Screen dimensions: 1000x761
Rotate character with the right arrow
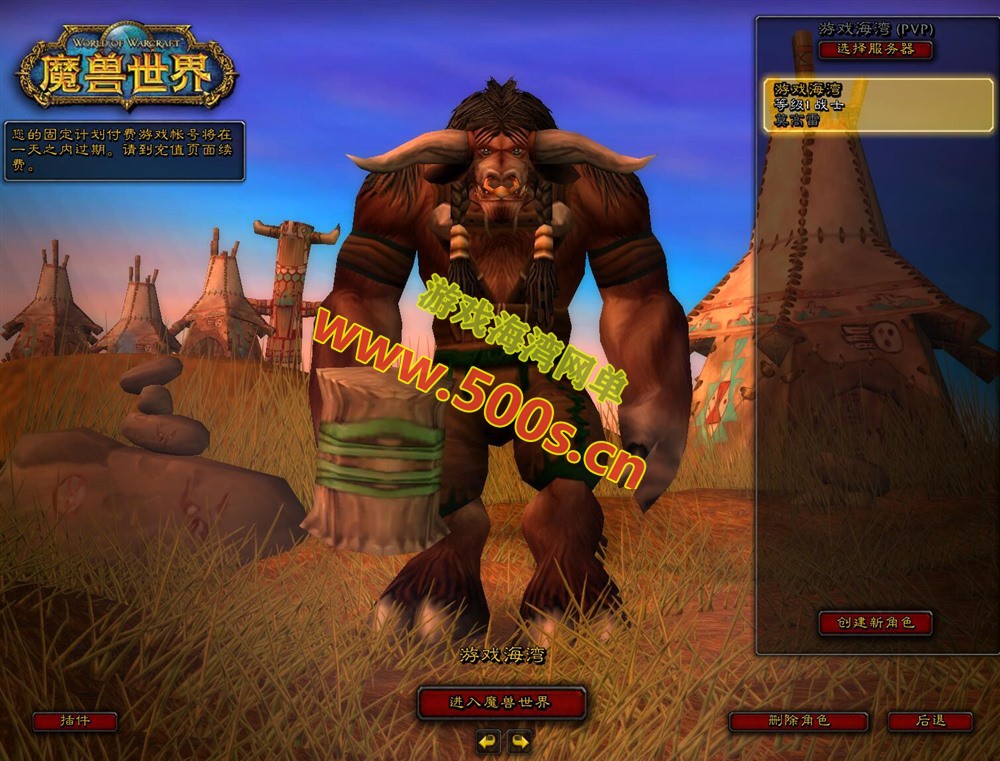[x=519, y=741]
